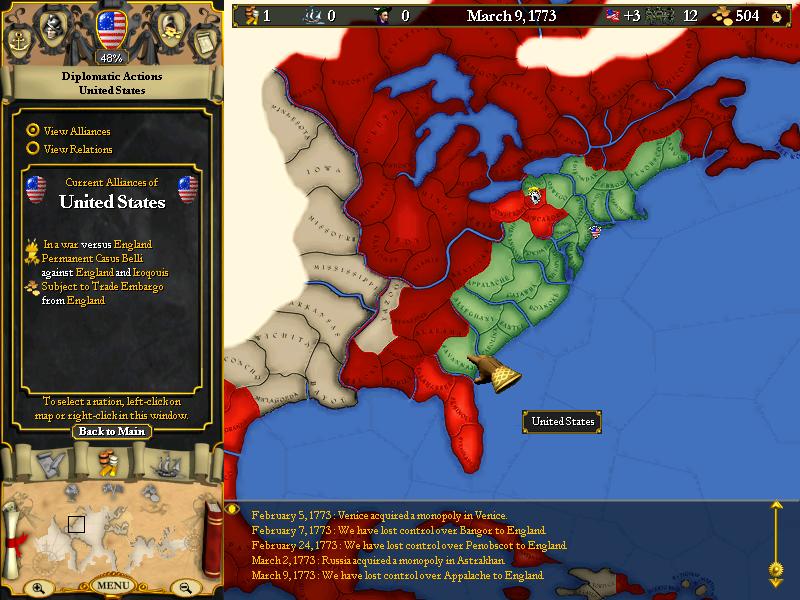The width and height of the screenshot is (800, 600).
Task: Go back with Back to Main
Action: (111, 431)
